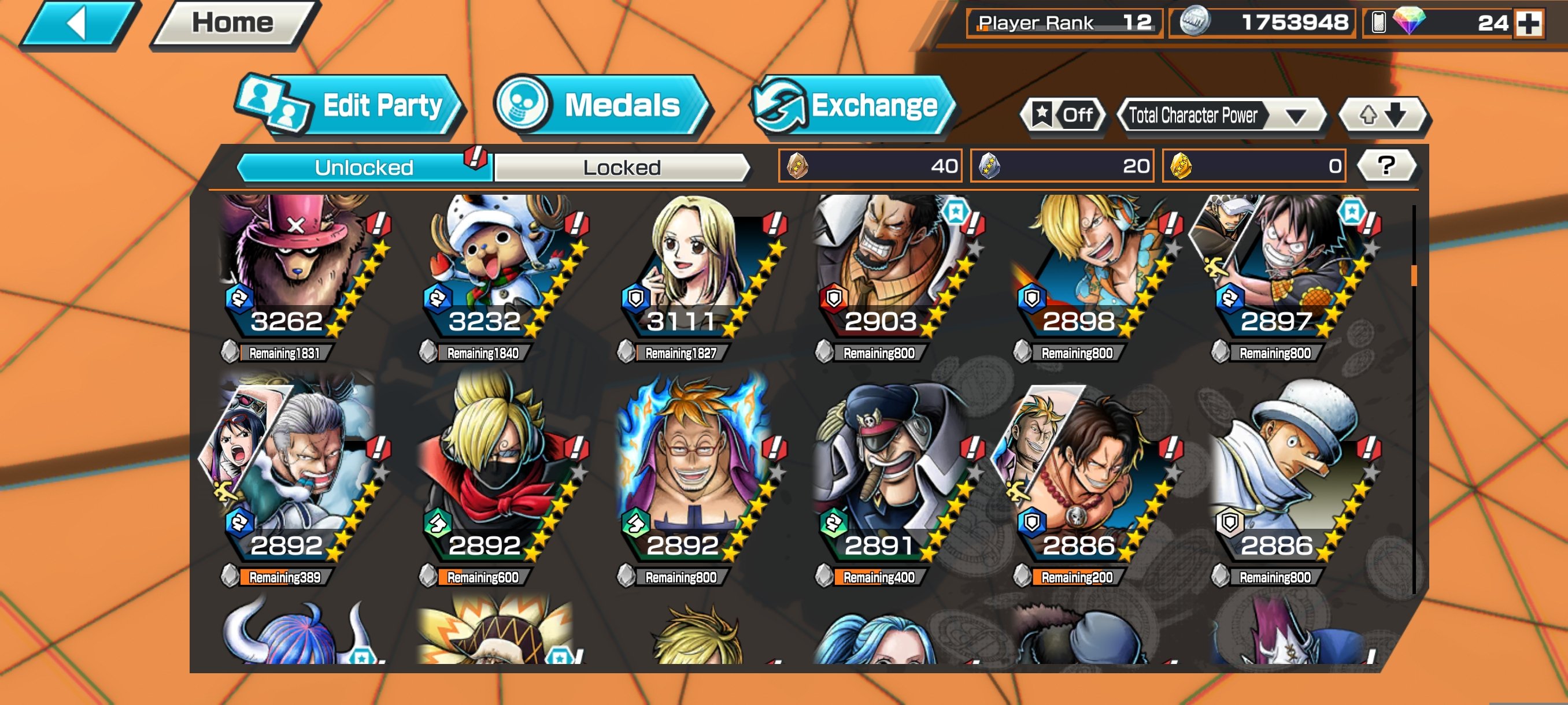Open the question mark help button
The height and width of the screenshot is (705, 1568).
1386,165
